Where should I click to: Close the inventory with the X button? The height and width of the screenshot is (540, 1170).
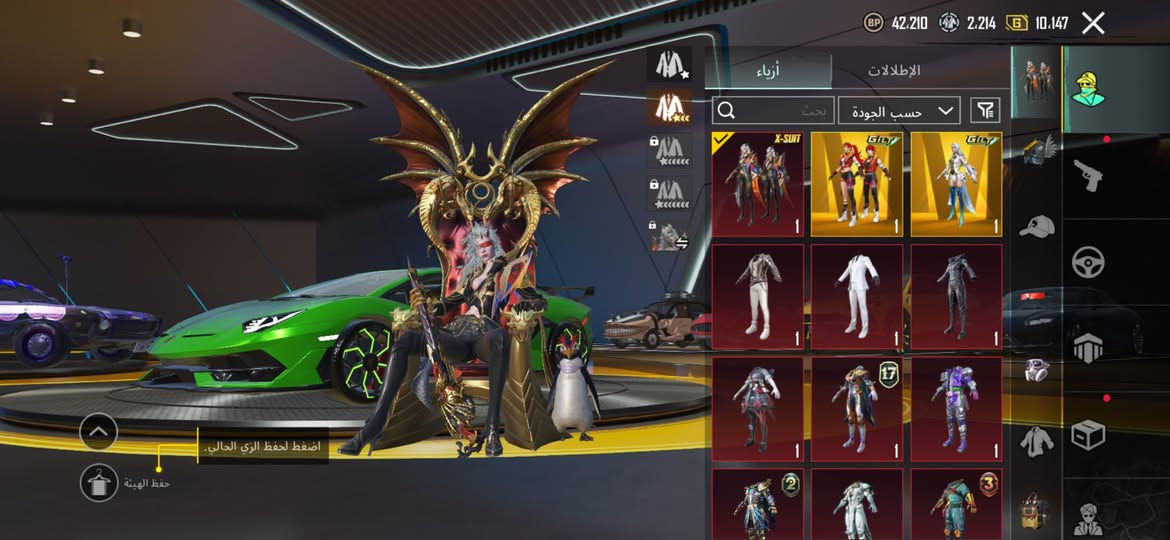(1093, 23)
